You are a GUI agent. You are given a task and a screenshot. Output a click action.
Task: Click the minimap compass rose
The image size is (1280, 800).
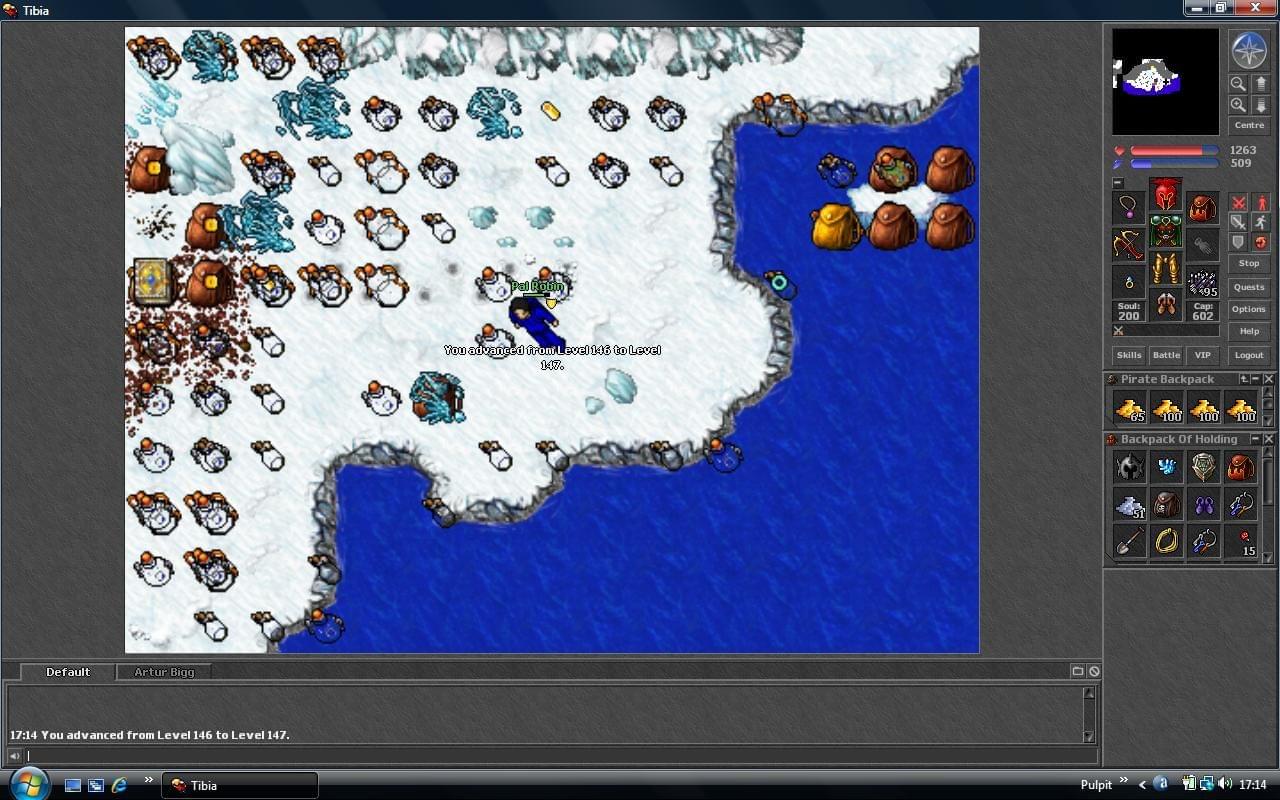(1249, 50)
